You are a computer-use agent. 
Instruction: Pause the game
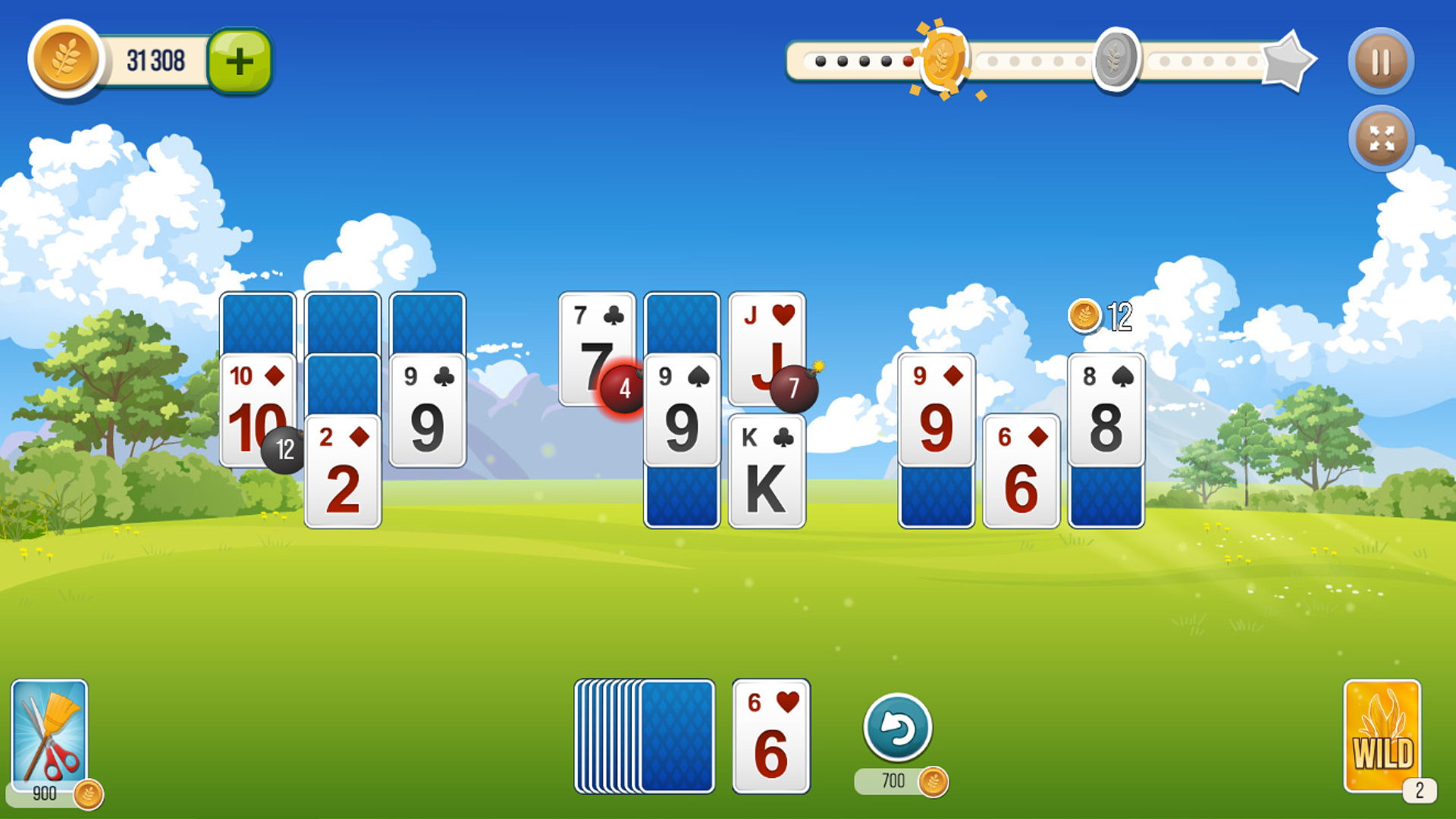pos(1381,61)
